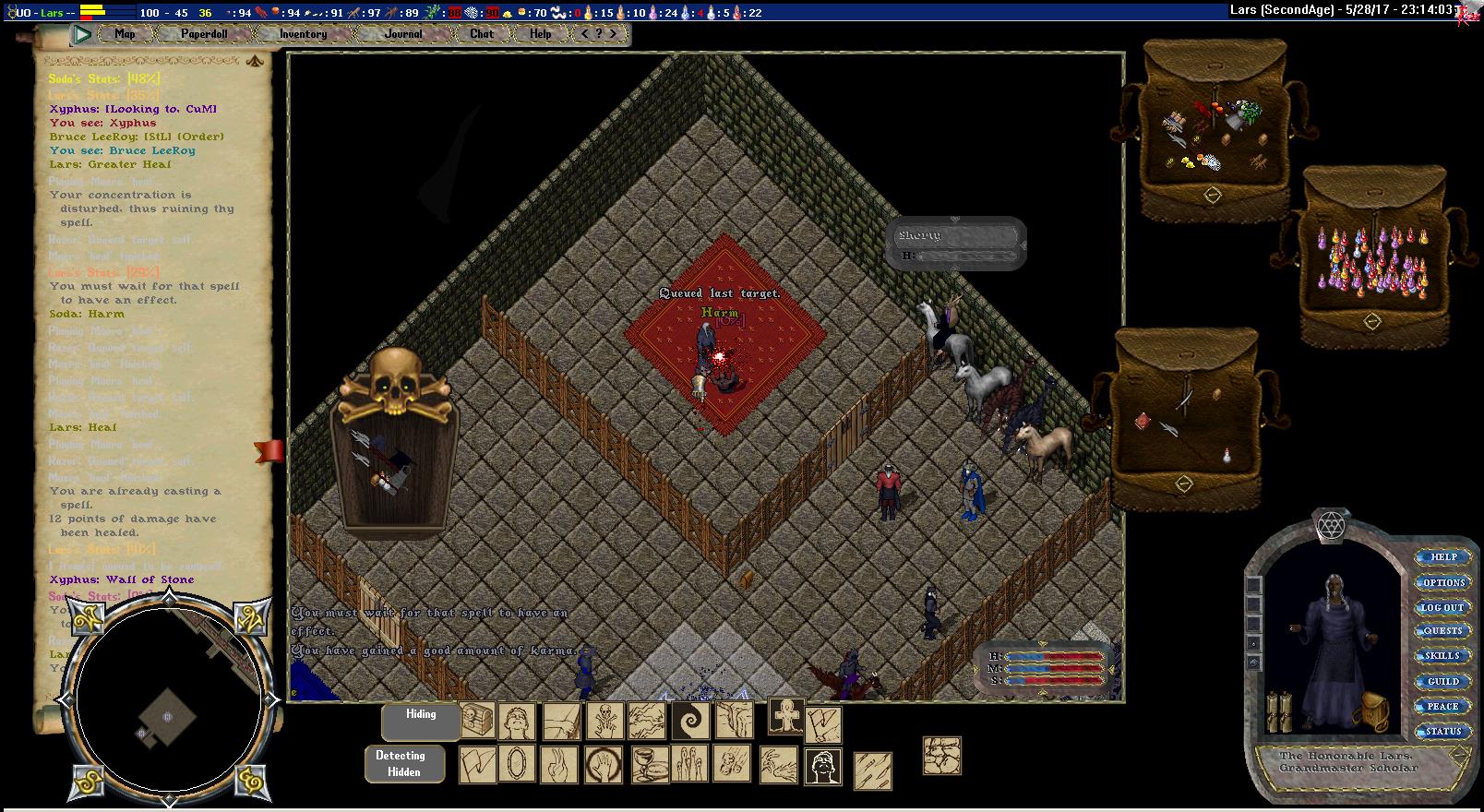
Task: Open the Inventory menu entry
Action: point(304,34)
